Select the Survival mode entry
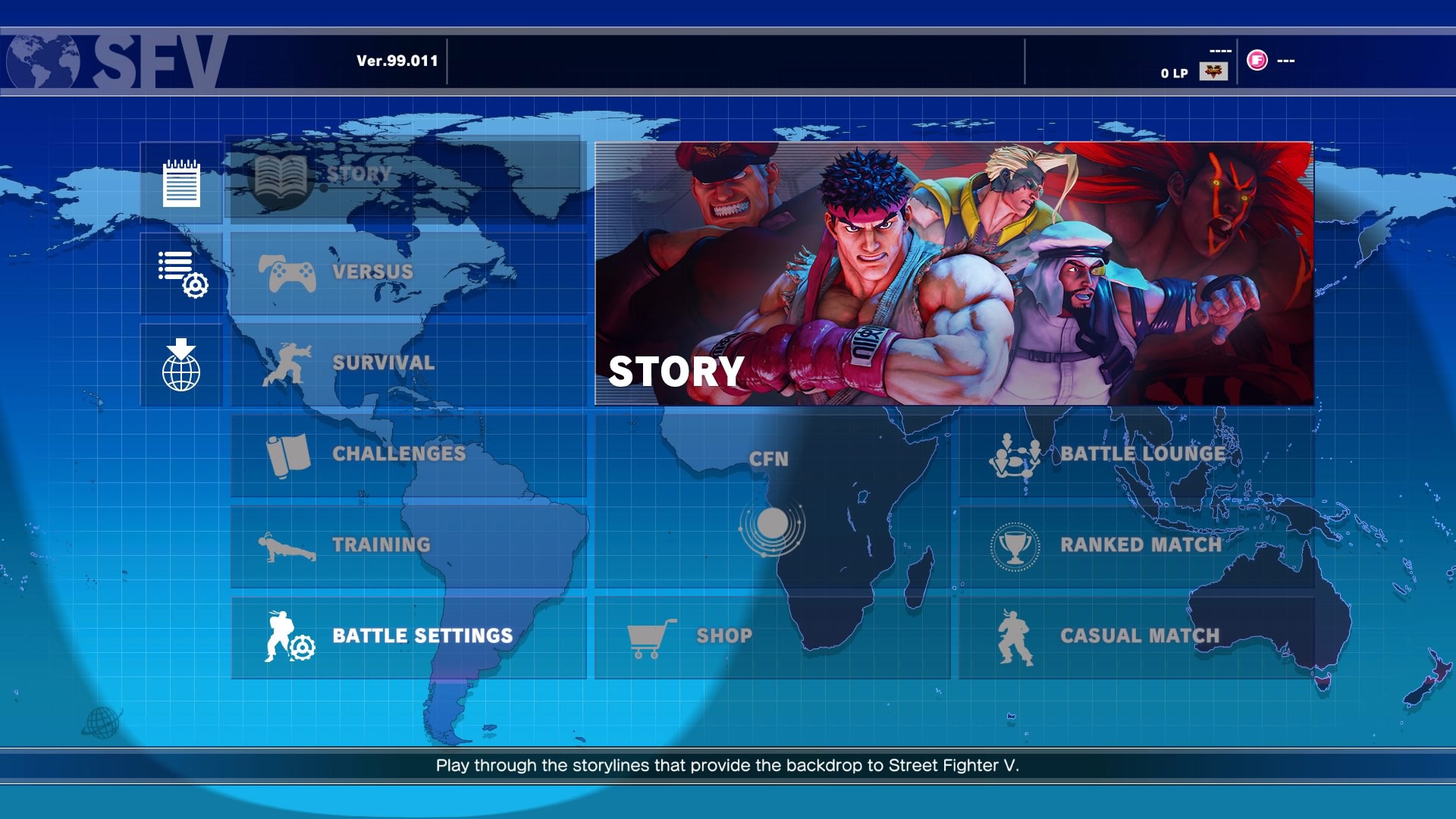 [x=383, y=363]
